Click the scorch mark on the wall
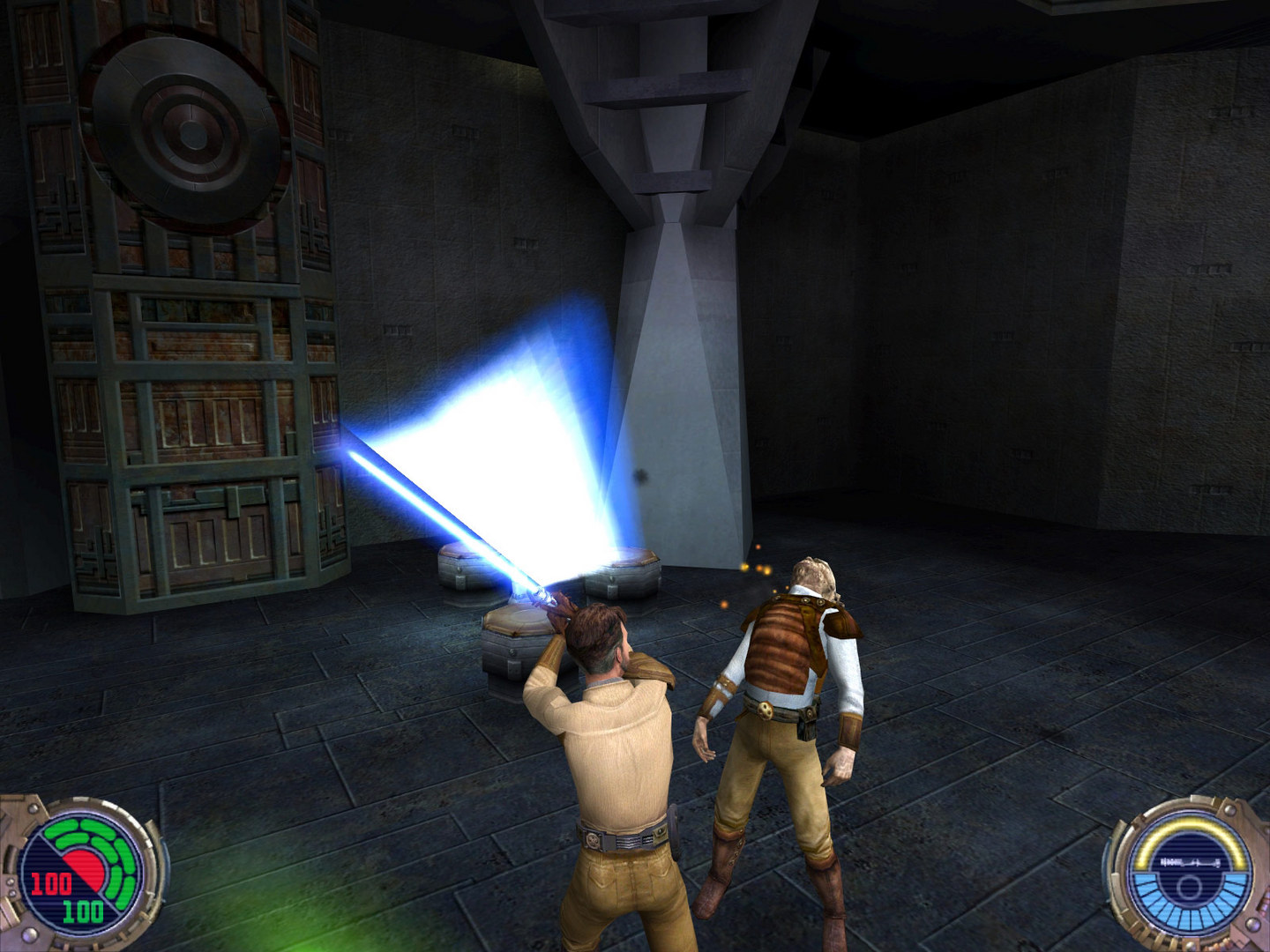 pos(642,479)
